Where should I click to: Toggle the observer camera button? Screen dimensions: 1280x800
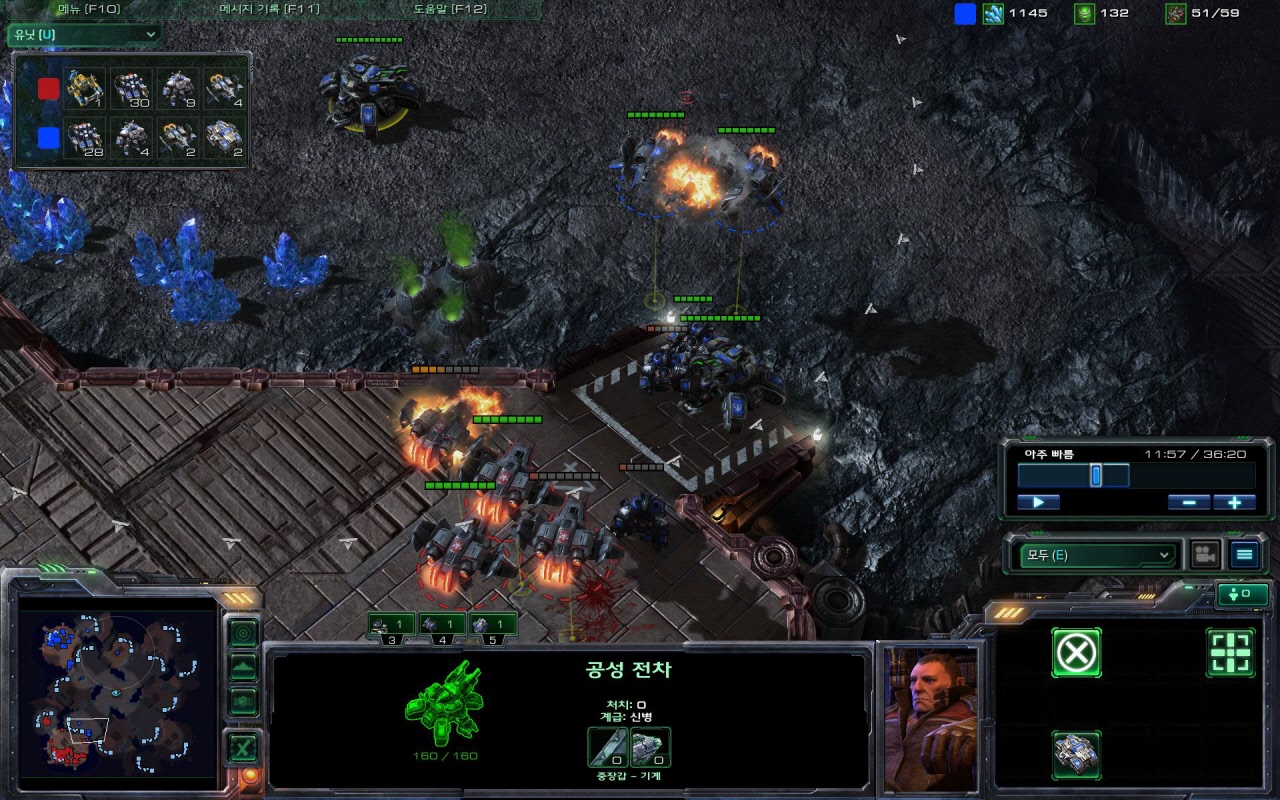(1205, 554)
